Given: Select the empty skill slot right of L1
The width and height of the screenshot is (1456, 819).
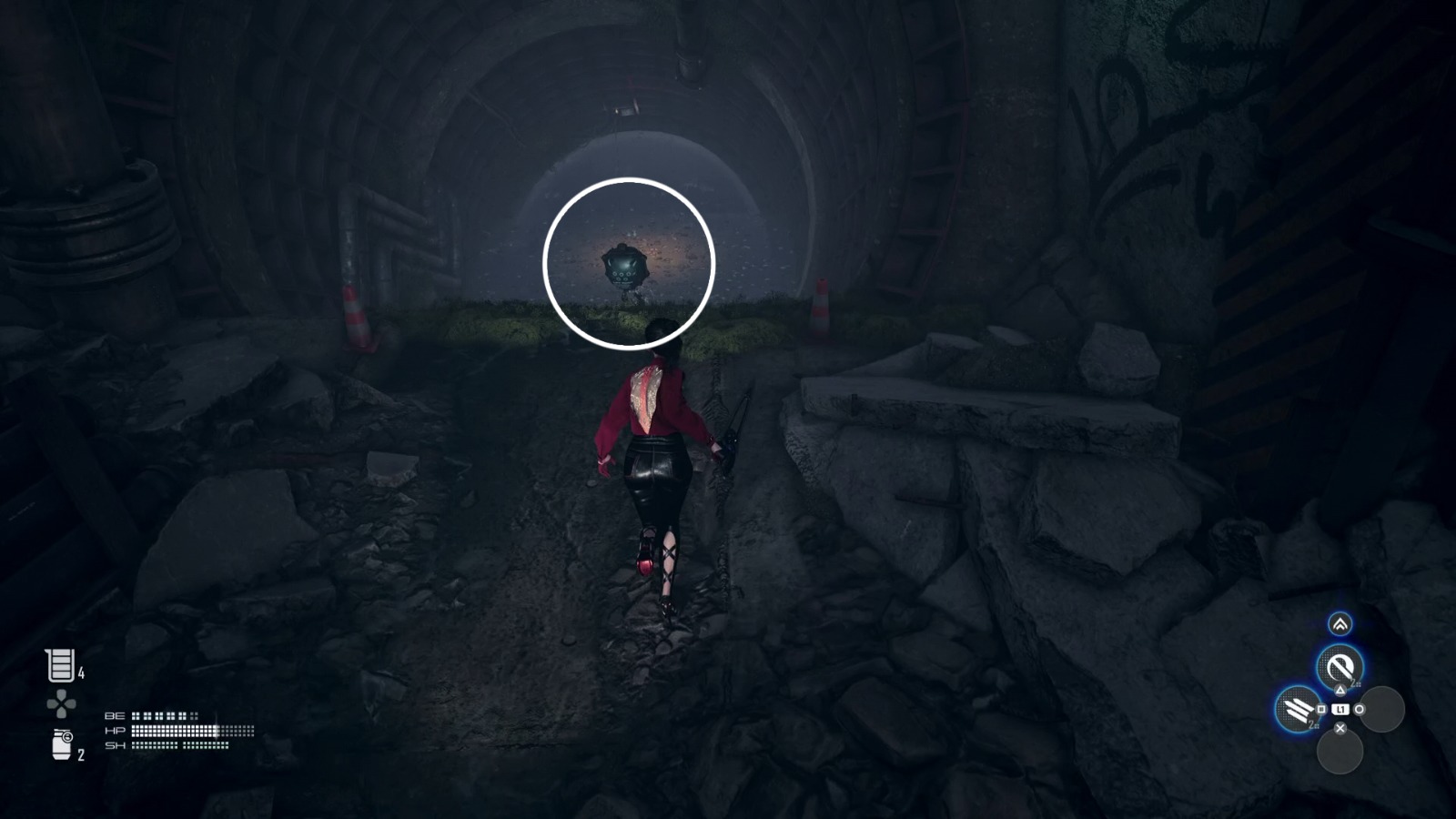Looking at the screenshot, I should coord(1383,709).
